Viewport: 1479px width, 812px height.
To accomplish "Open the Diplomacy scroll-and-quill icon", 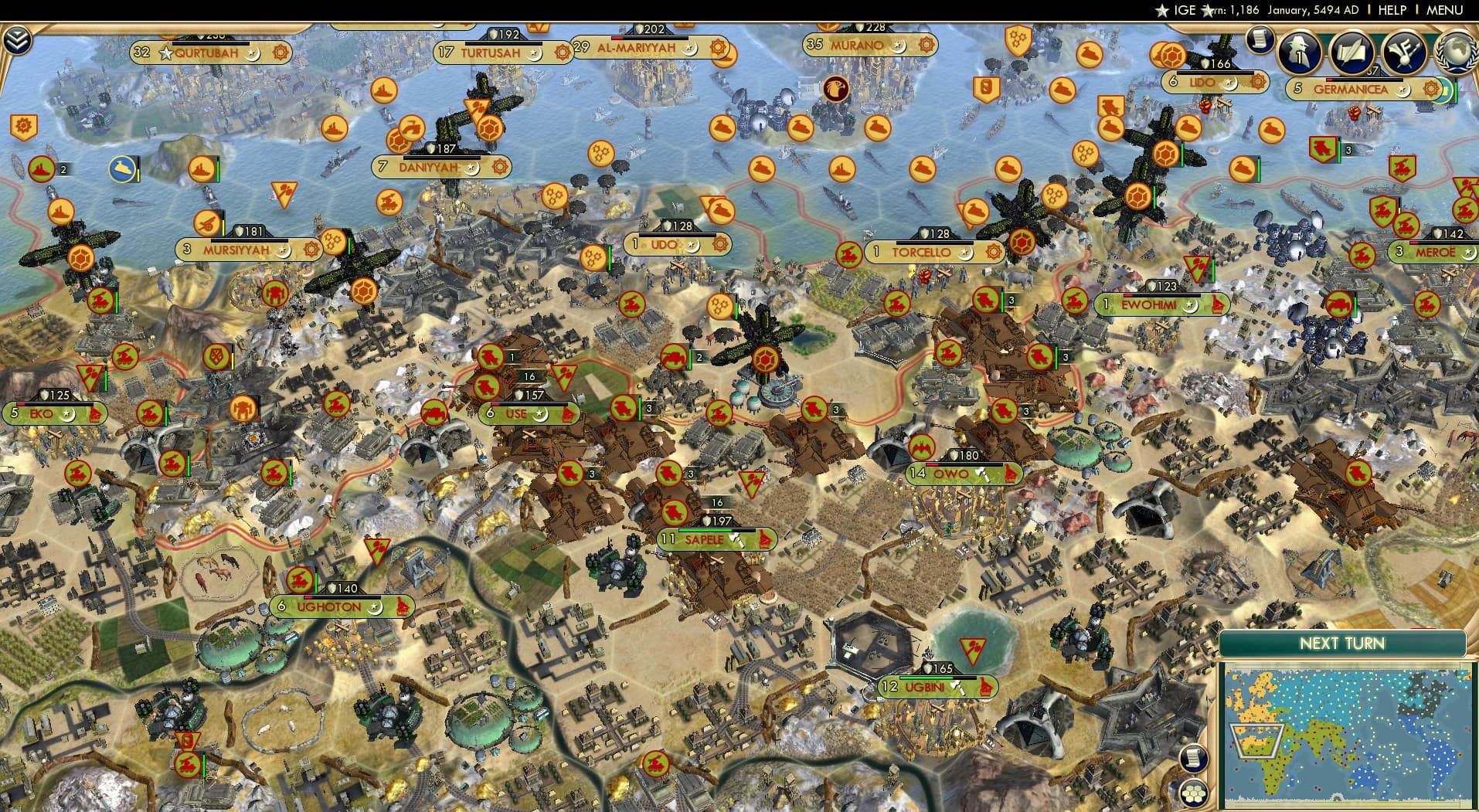I will [1351, 54].
